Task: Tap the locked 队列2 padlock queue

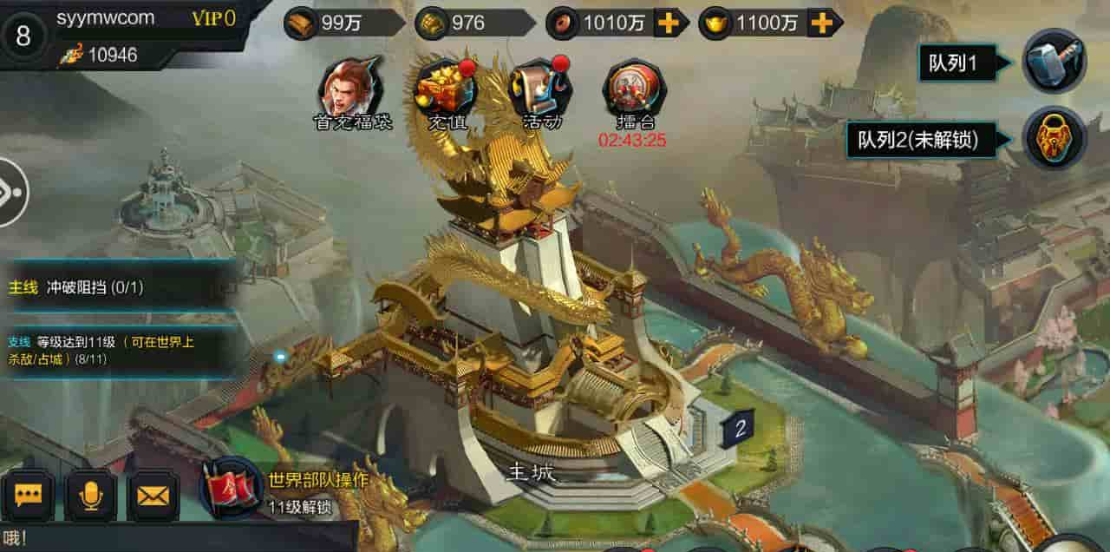Action: coord(1054,138)
